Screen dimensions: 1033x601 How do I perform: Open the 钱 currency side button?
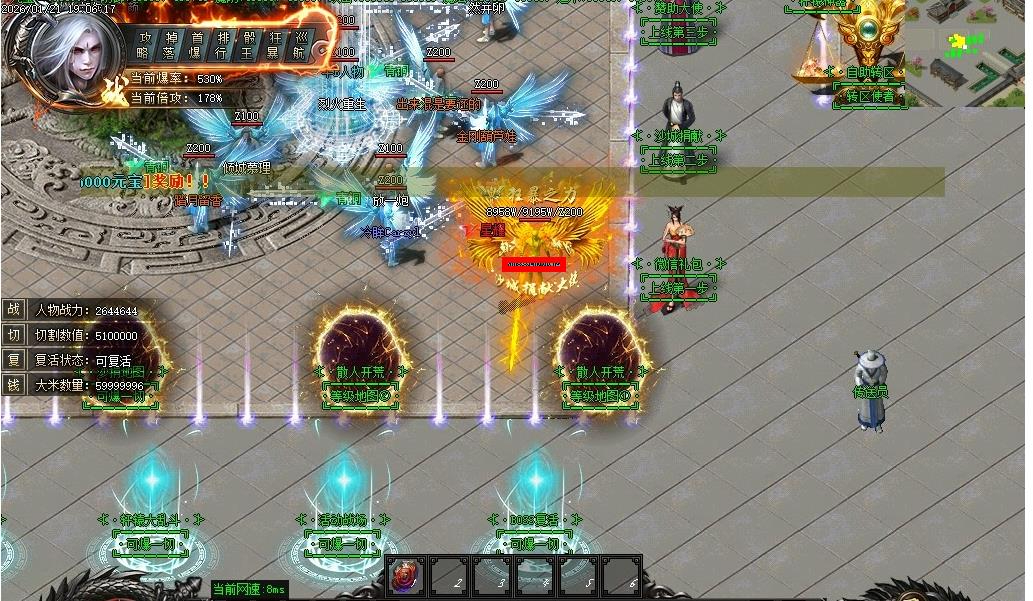14,384
